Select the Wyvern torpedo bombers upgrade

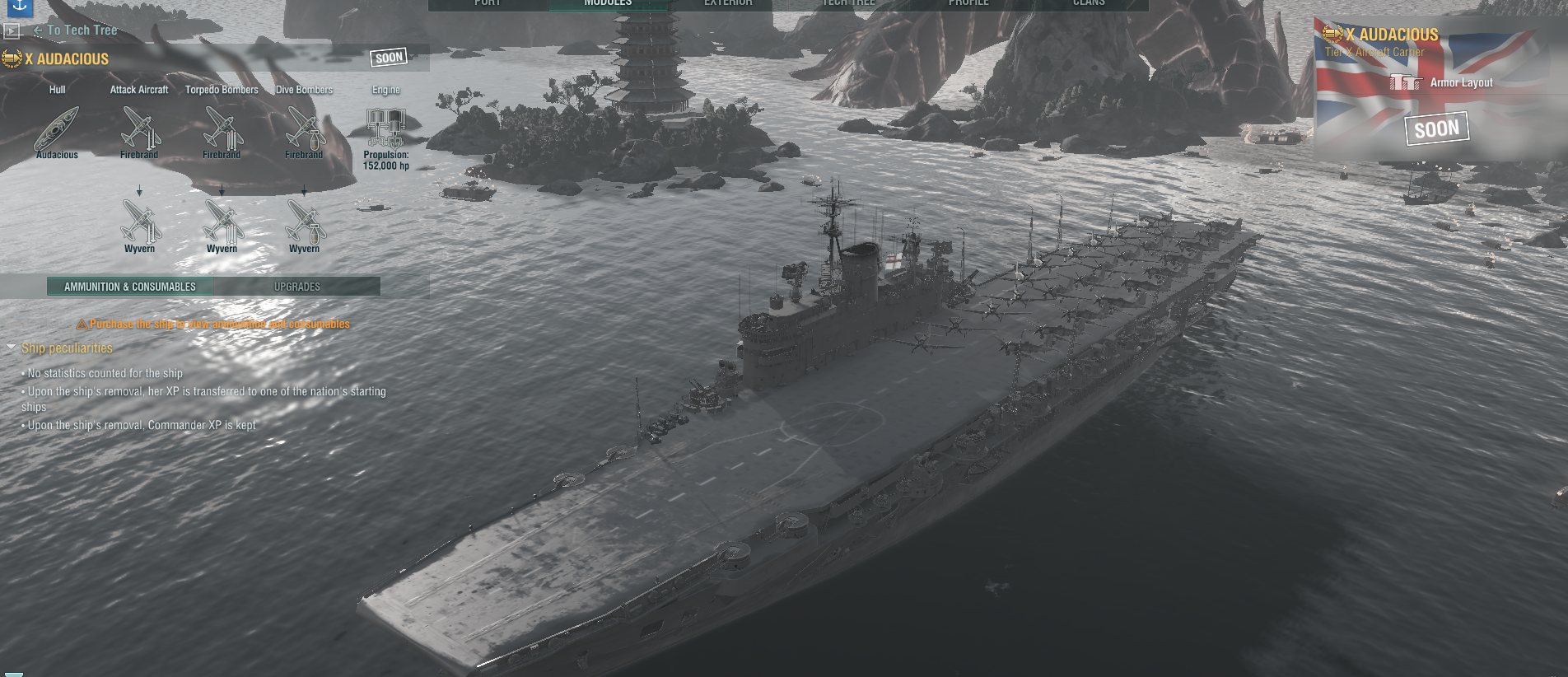click(x=222, y=224)
